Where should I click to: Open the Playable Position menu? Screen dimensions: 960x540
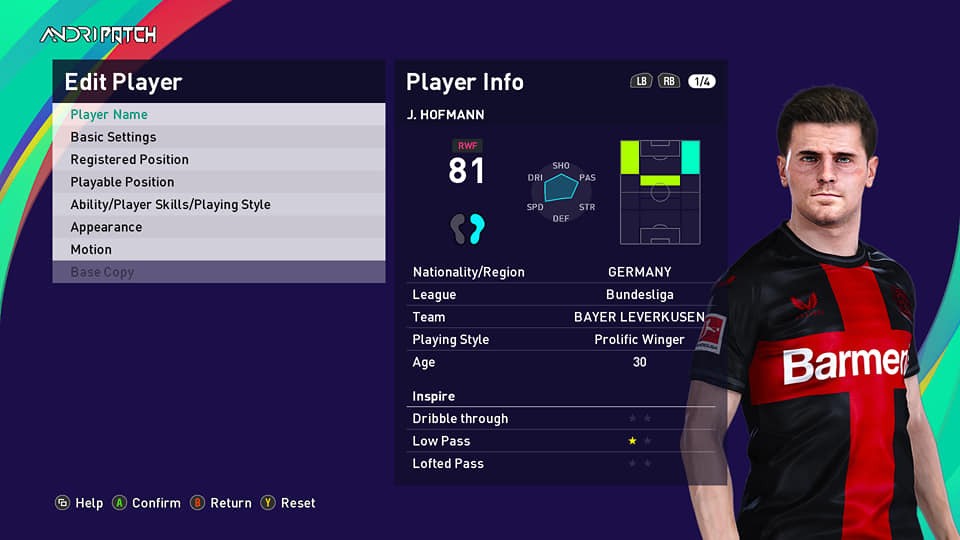pos(218,182)
